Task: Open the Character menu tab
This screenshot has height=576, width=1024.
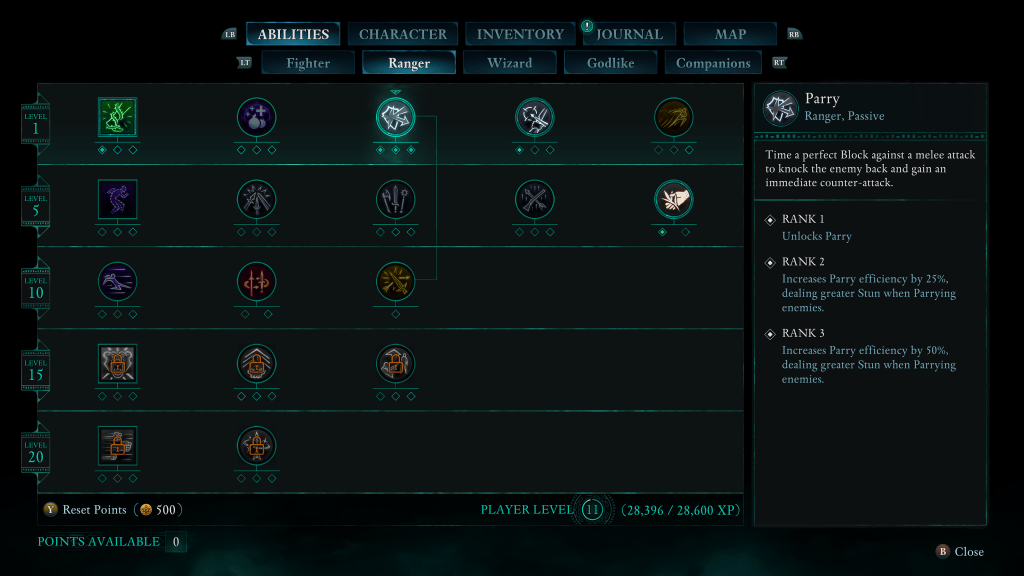Action: 402,34
